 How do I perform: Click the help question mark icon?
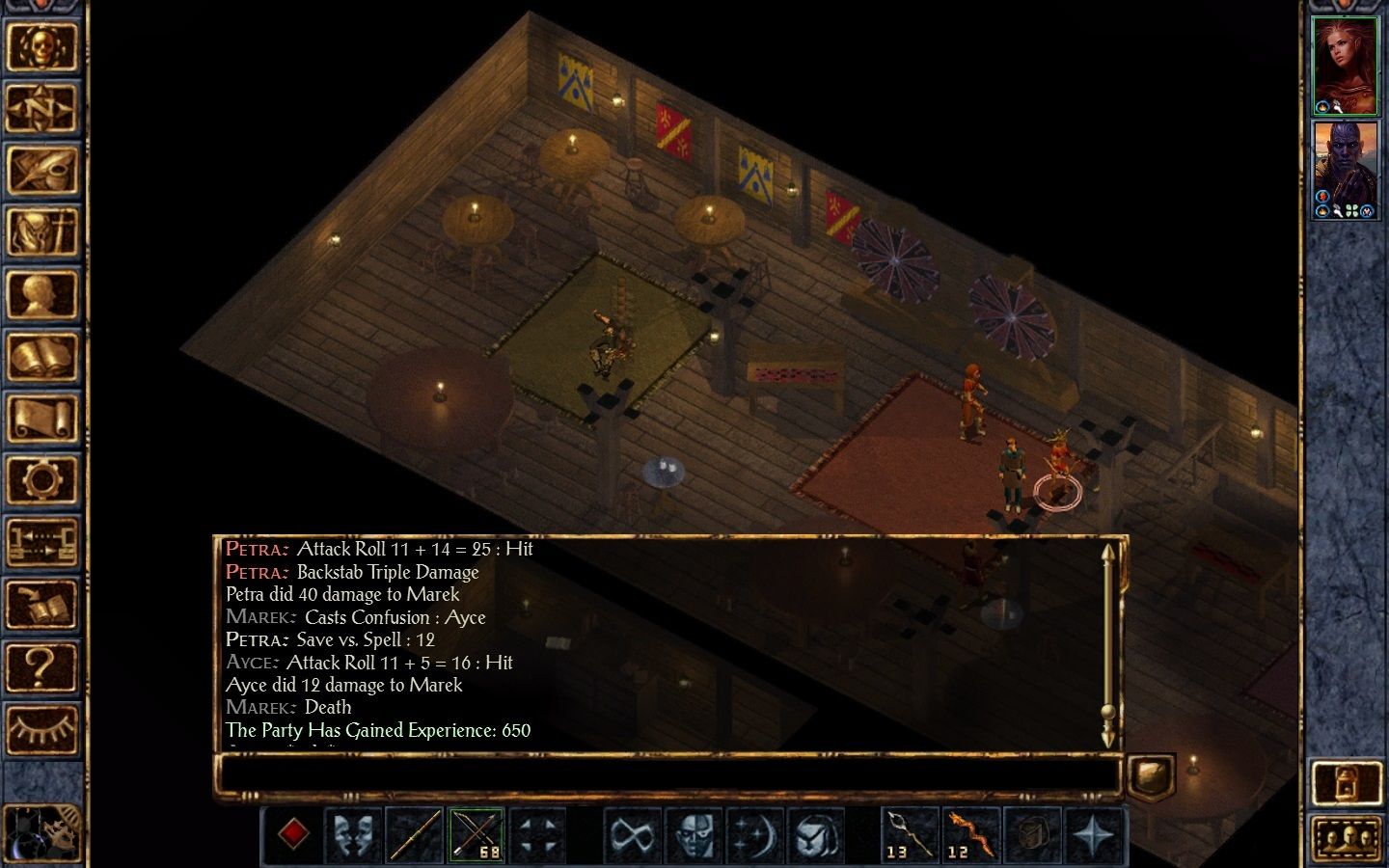(x=46, y=664)
